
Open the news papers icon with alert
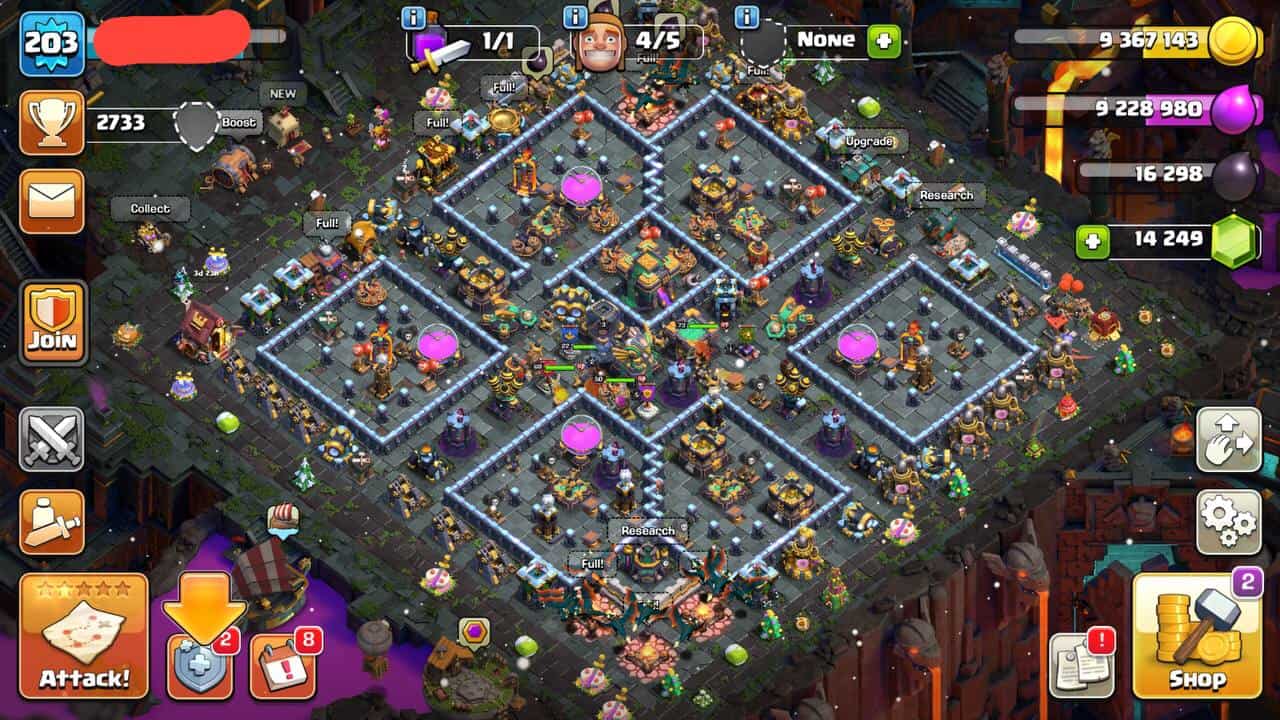pyautogui.click(x=1081, y=664)
